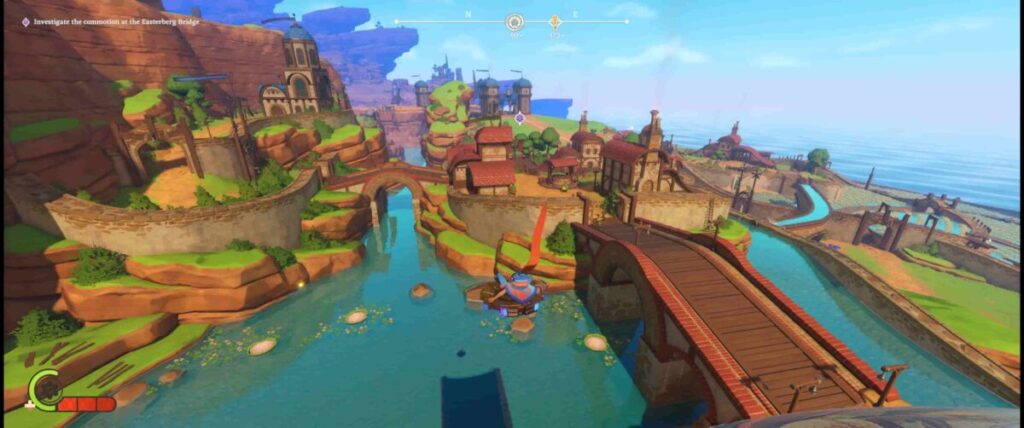Select the orange diamond marker on the compass
1024x428 pixels.
[x=555, y=21]
